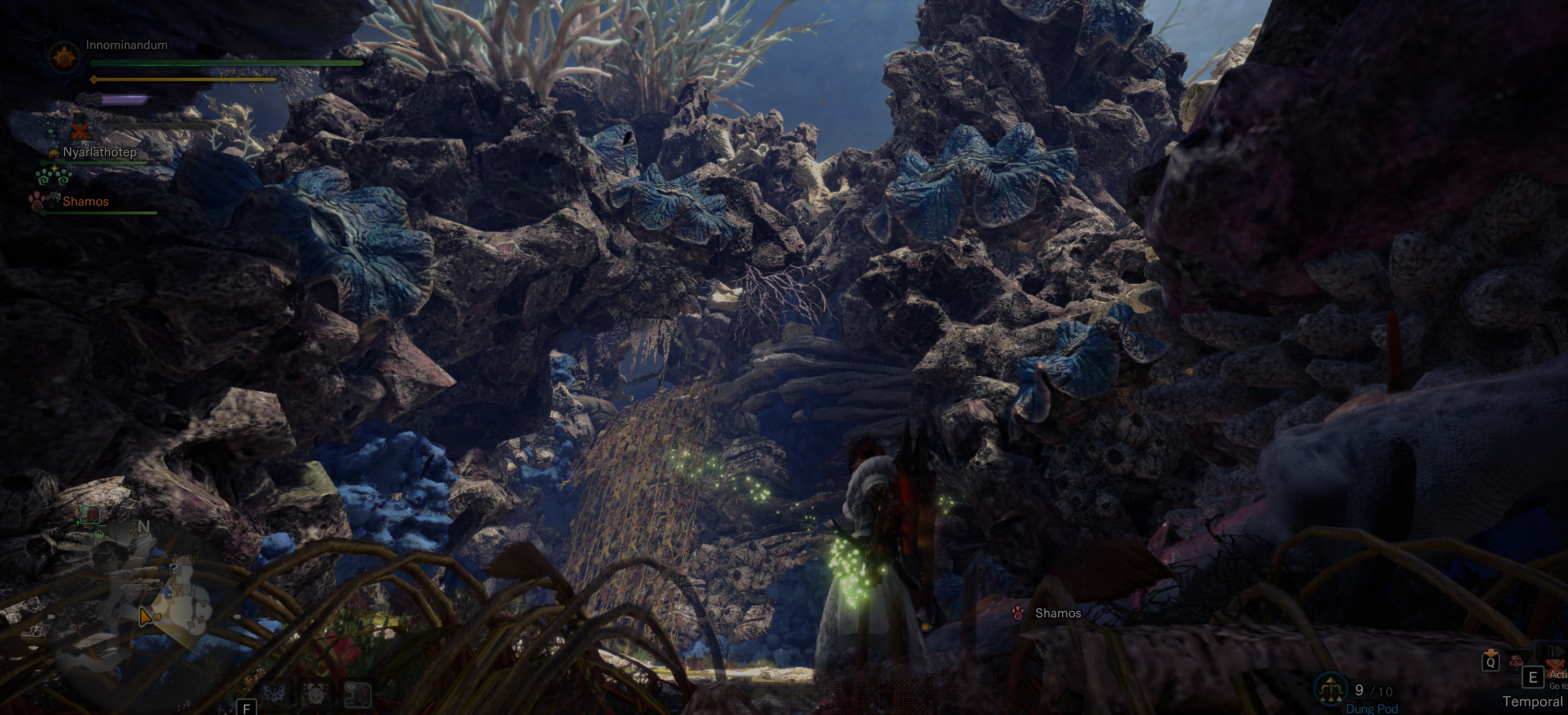Click the white round monster icon
Viewport: 1568px width, 715px height.
[315, 693]
